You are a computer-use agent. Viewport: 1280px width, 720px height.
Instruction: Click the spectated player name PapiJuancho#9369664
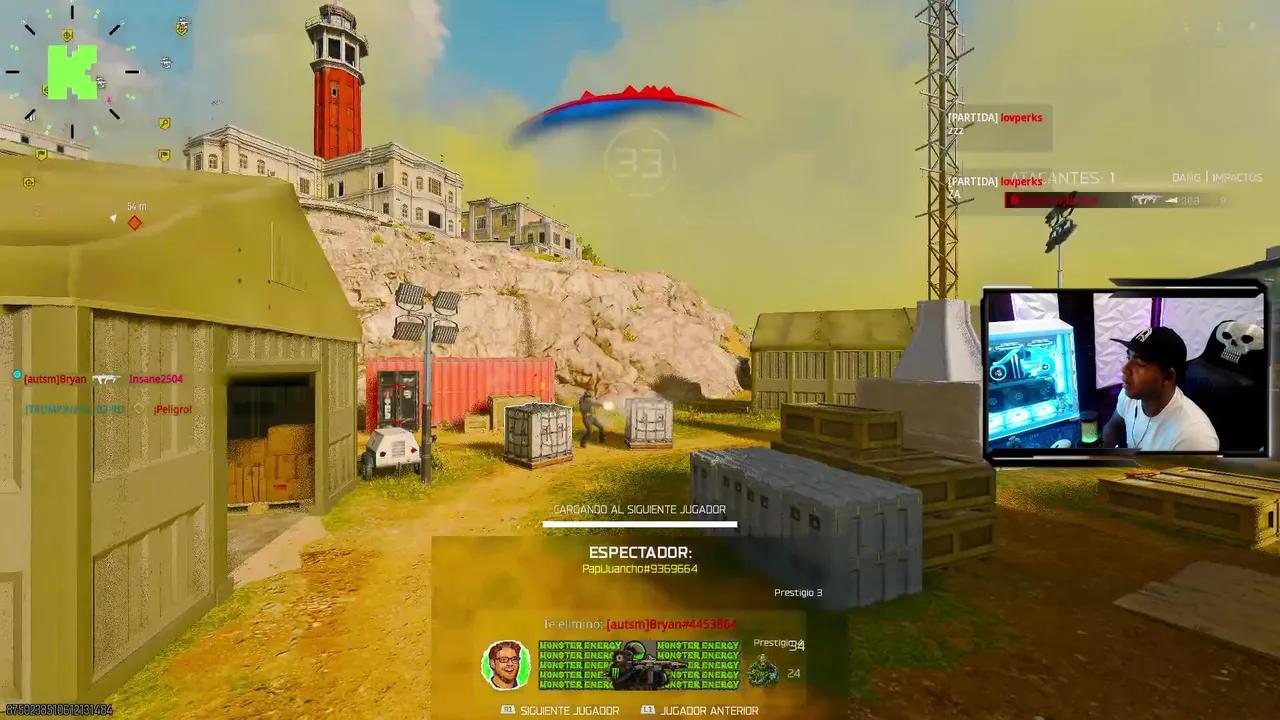[x=640, y=568]
